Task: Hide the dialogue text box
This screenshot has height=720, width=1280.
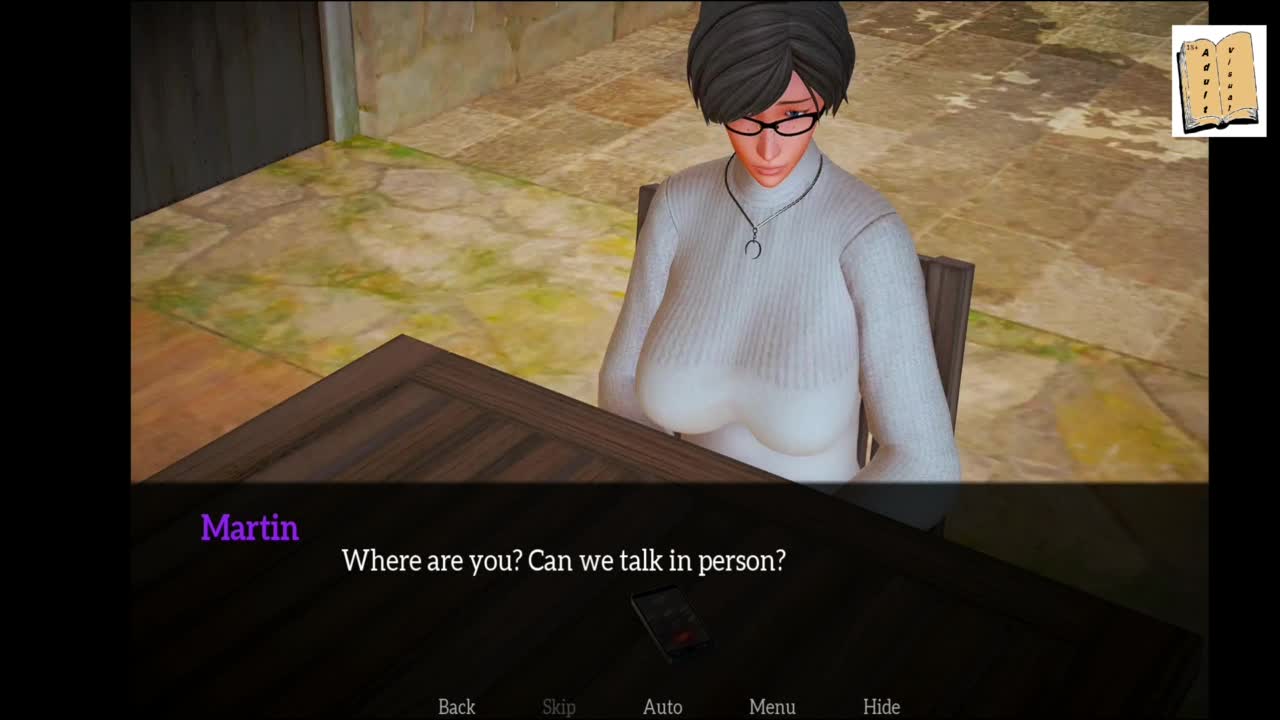Action: [x=881, y=707]
